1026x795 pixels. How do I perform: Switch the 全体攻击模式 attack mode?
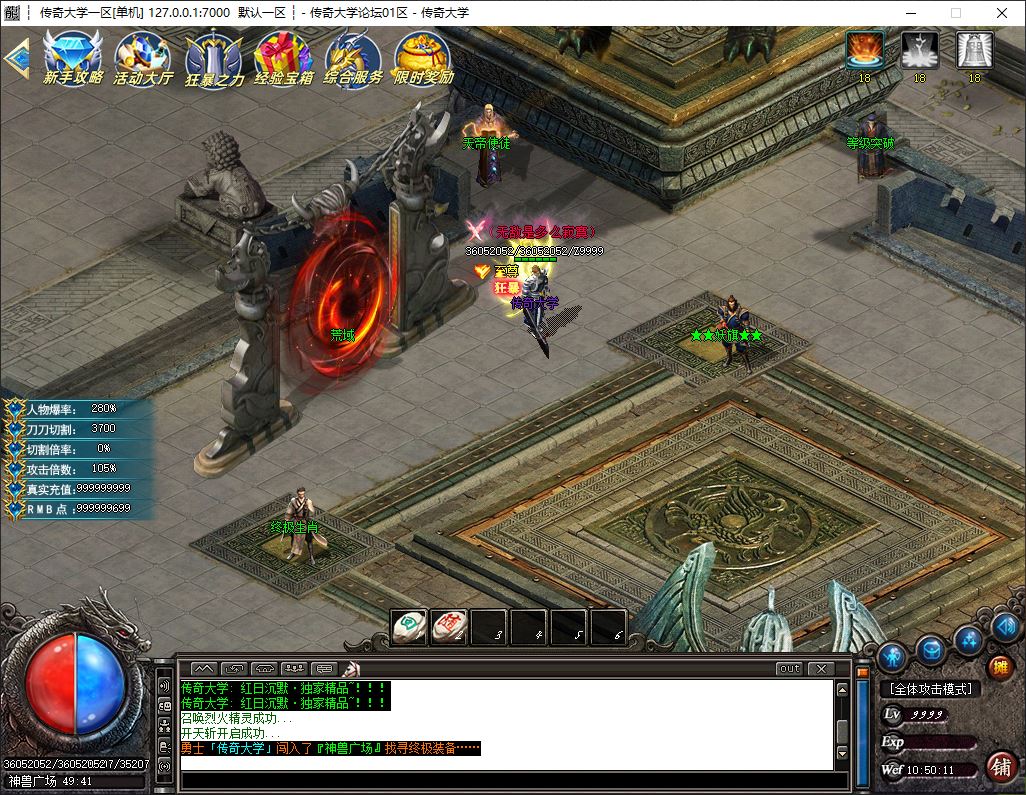point(930,689)
